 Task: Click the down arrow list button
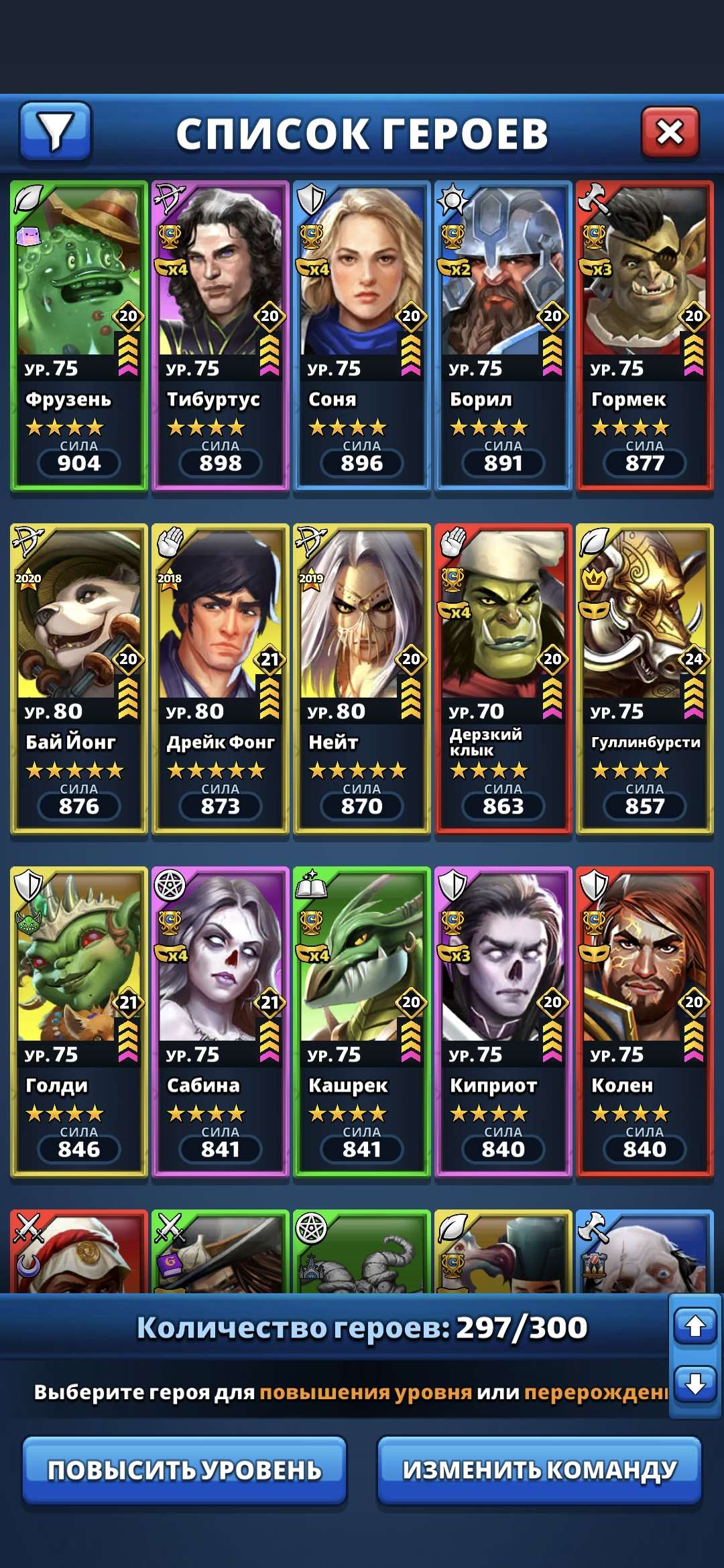(695, 1383)
